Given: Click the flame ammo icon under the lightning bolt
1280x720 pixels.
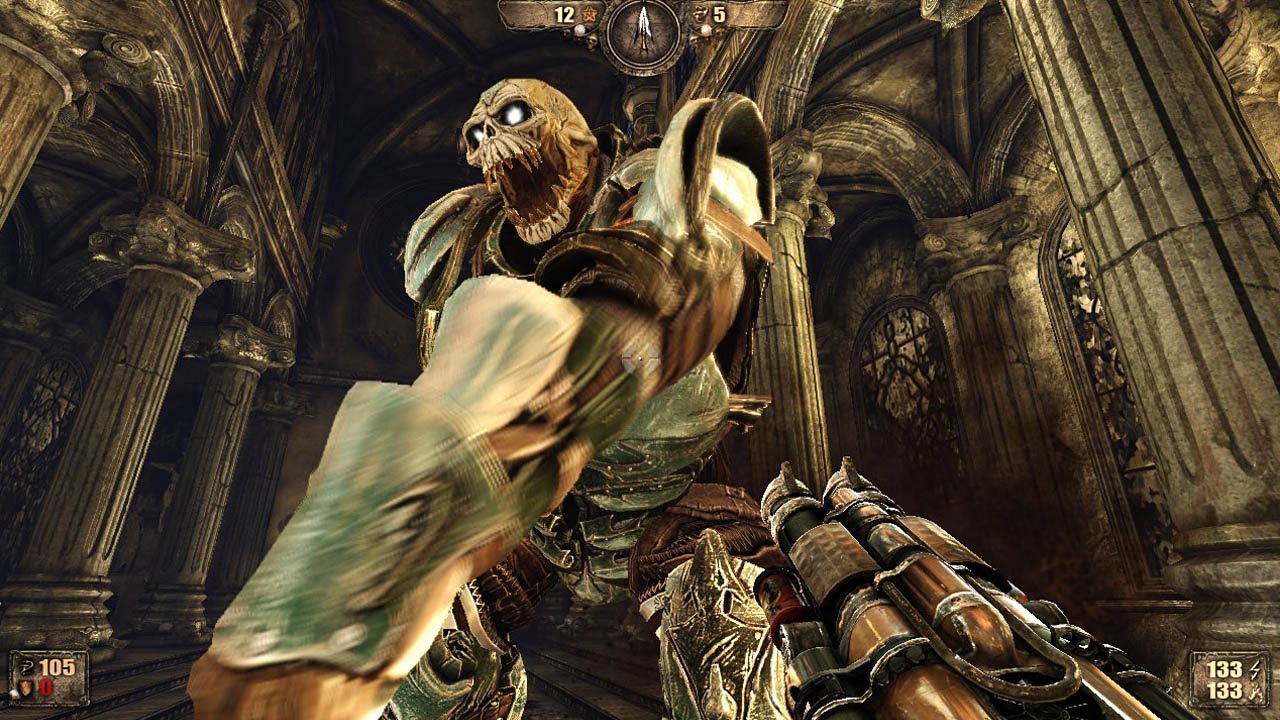Looking at the screenshot, I should (x=1255, y=692).
